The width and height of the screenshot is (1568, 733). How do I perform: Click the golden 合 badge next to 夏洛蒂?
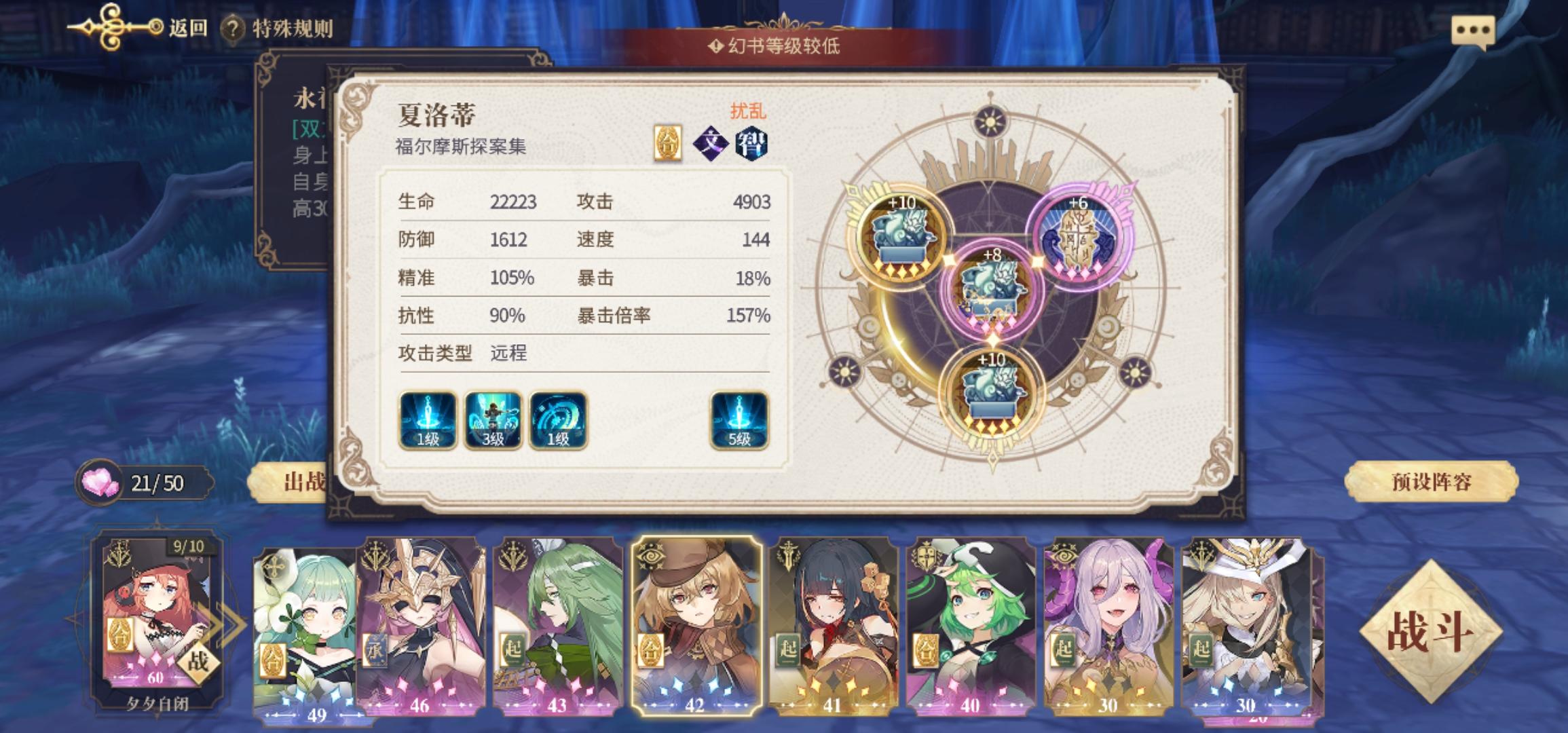[669, 141]
